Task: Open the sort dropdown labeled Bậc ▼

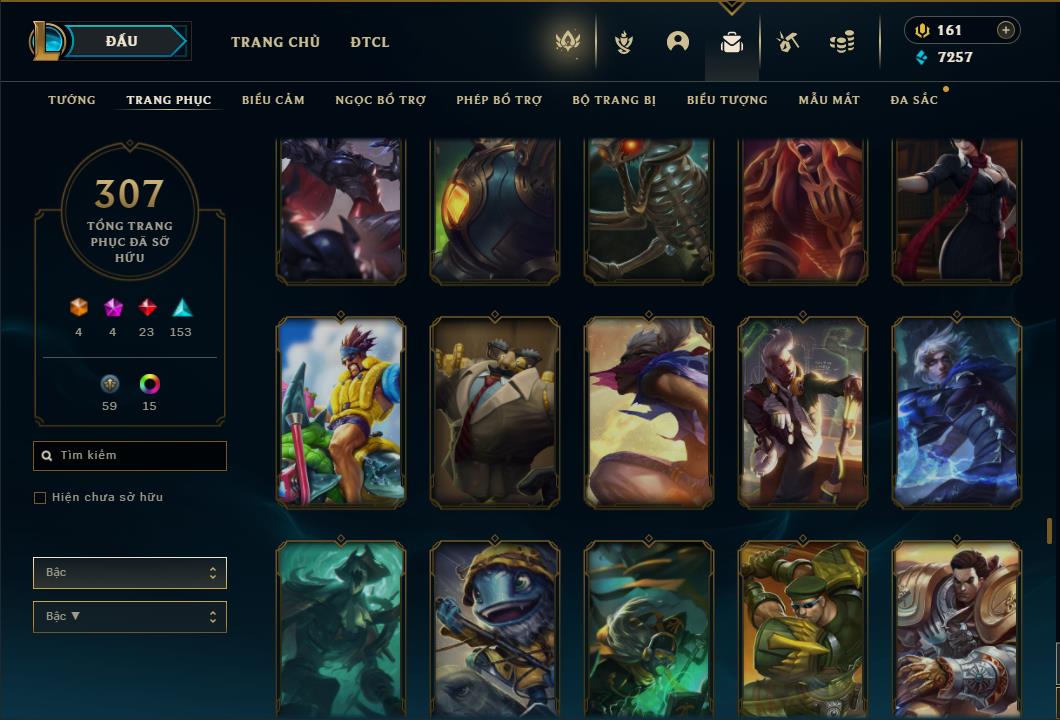Action: click(130, 617)
